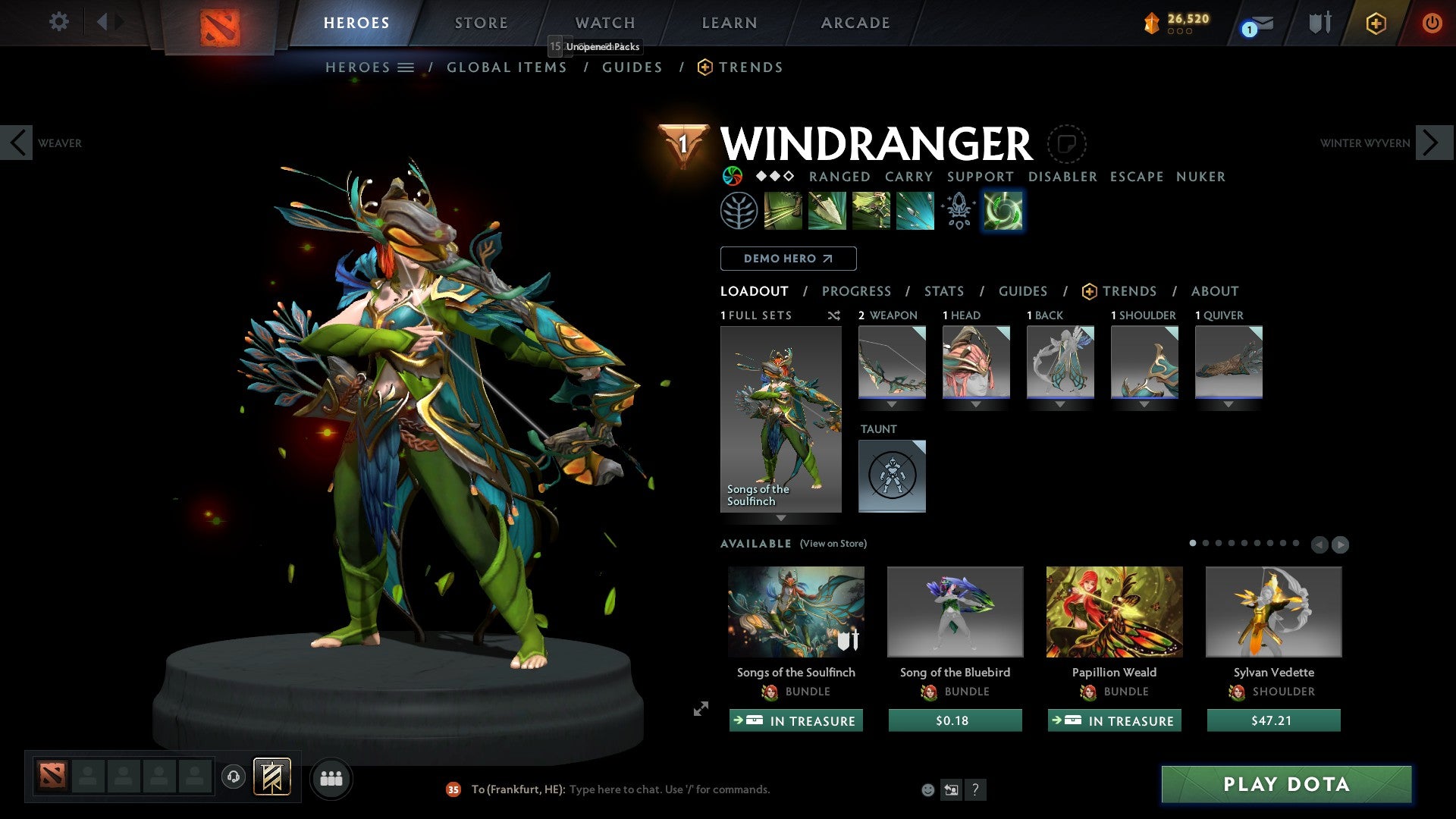Click the Focus Fire ability icon
Viewport: 1456px width, 819px height.
coord(915,210)
